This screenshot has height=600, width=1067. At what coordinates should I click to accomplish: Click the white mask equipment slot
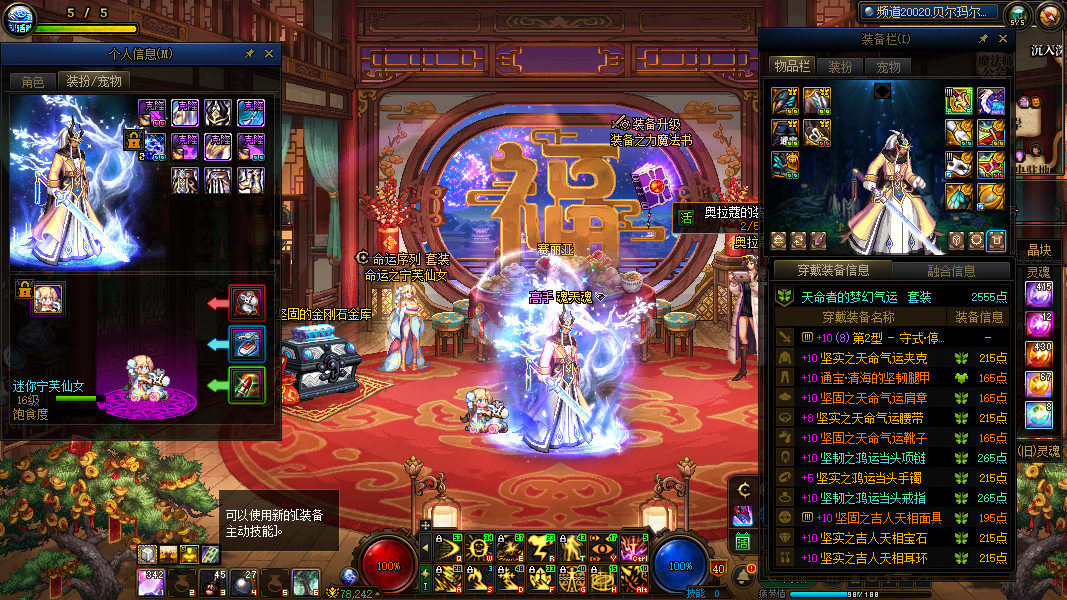click(959, 164)
